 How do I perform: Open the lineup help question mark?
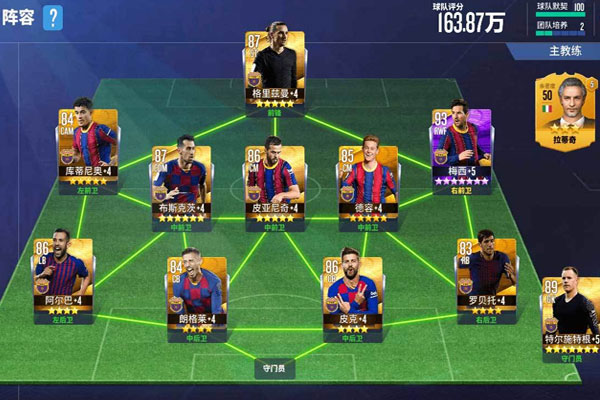pyautogui.click(x=53, y=17)
